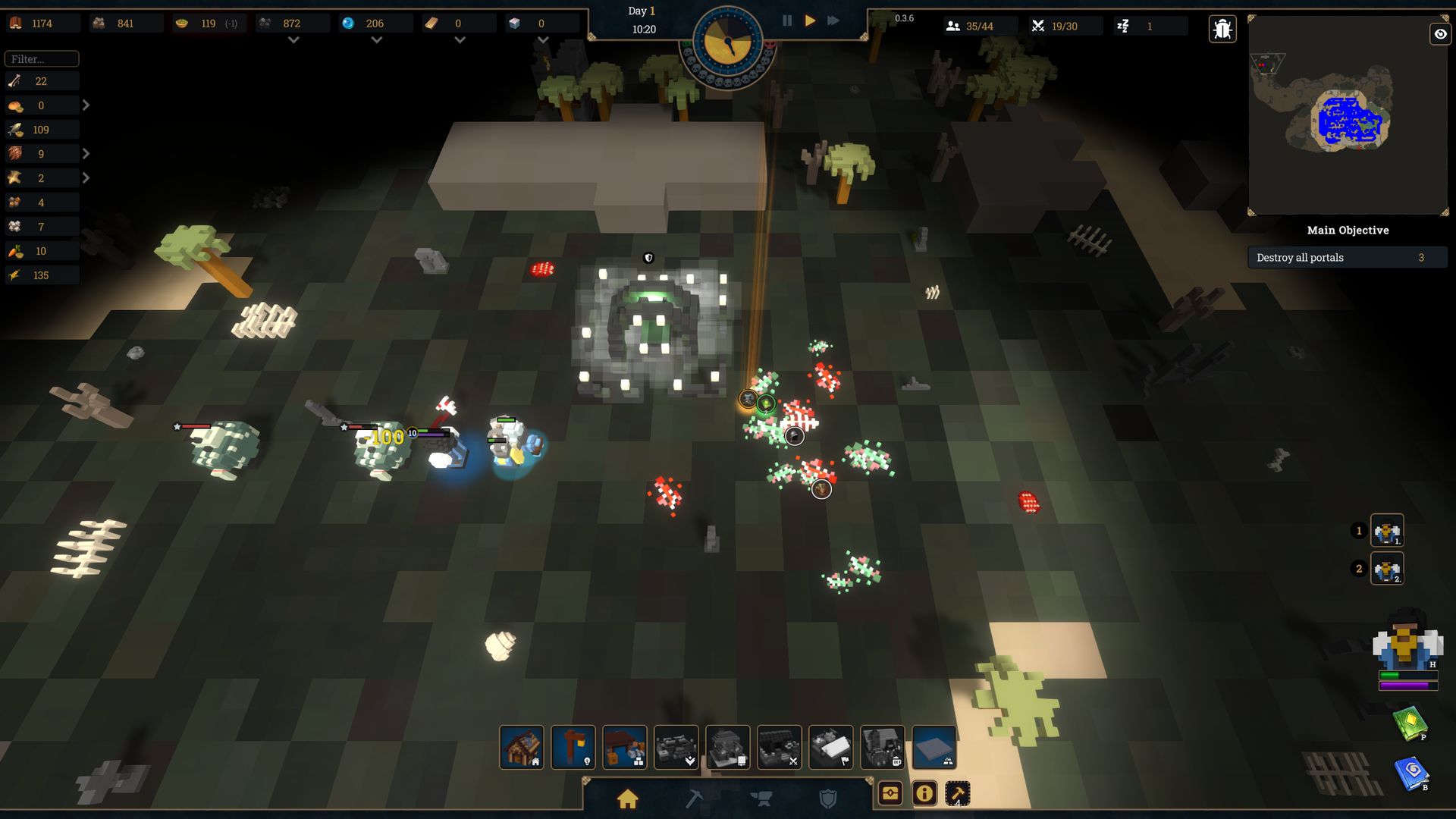Open the info button
The height and width of the screenshot is (819, 1456).
(x=924, y=794)
